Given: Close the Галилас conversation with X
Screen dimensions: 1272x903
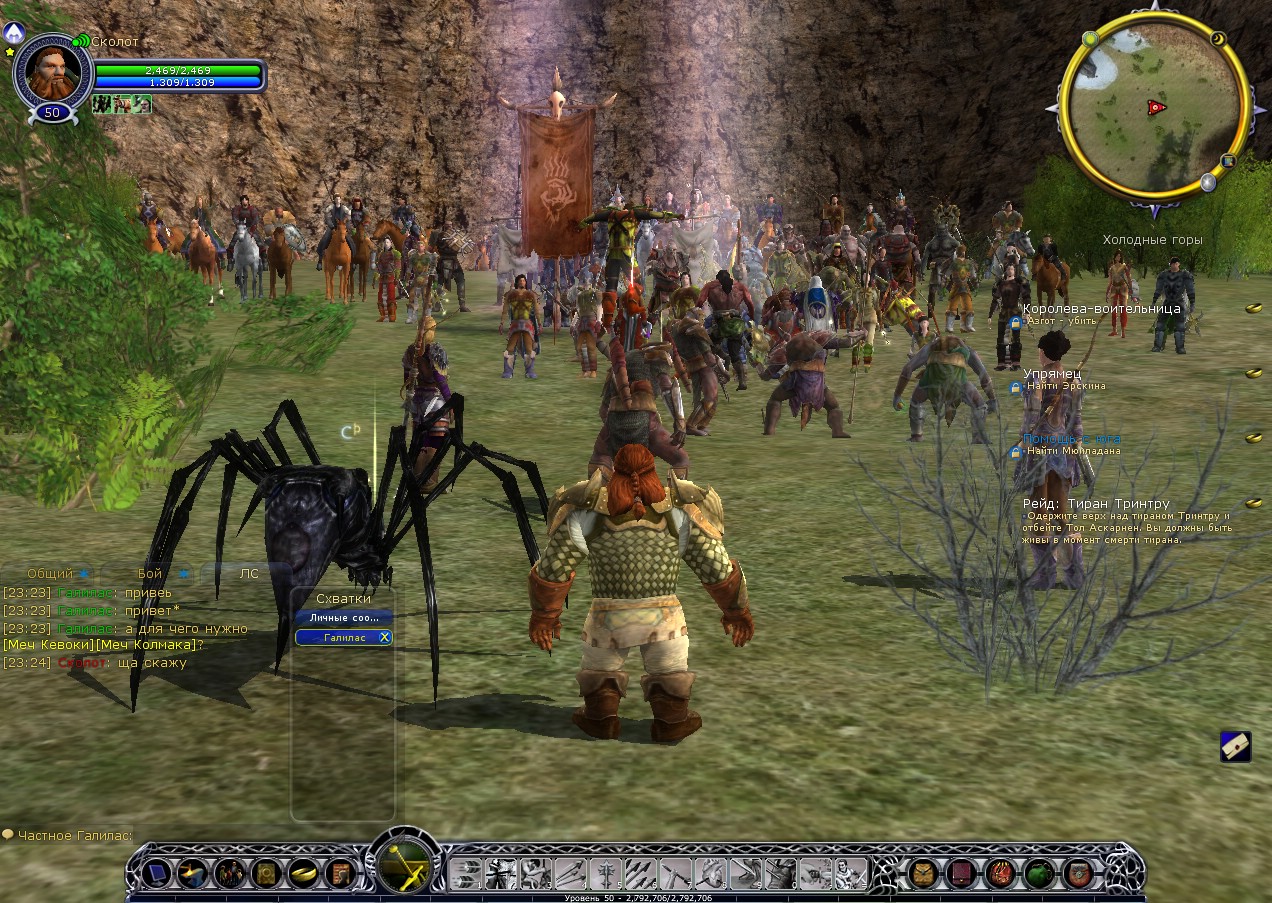Looking at the screenshot, I should pos(385,637).
